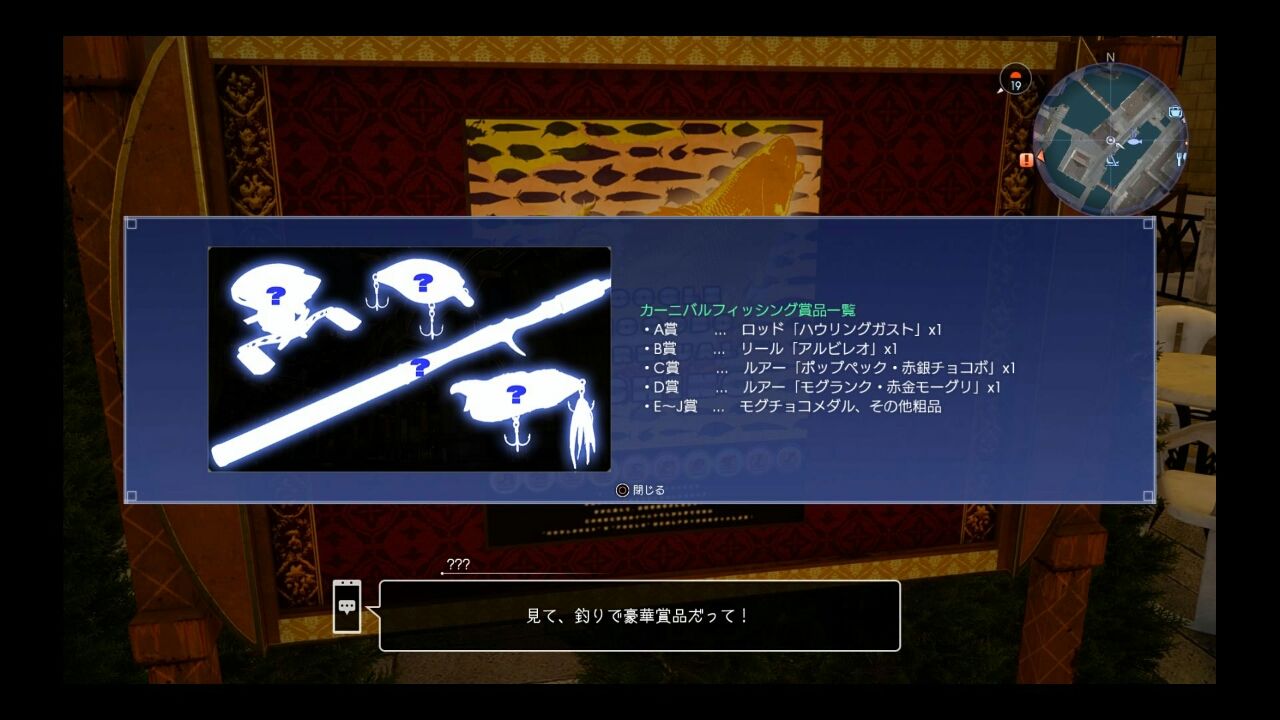The width and height of the screenshot is (1280, 720).
Task: Click the orange timer showing 19
Action: point(1017,80)
